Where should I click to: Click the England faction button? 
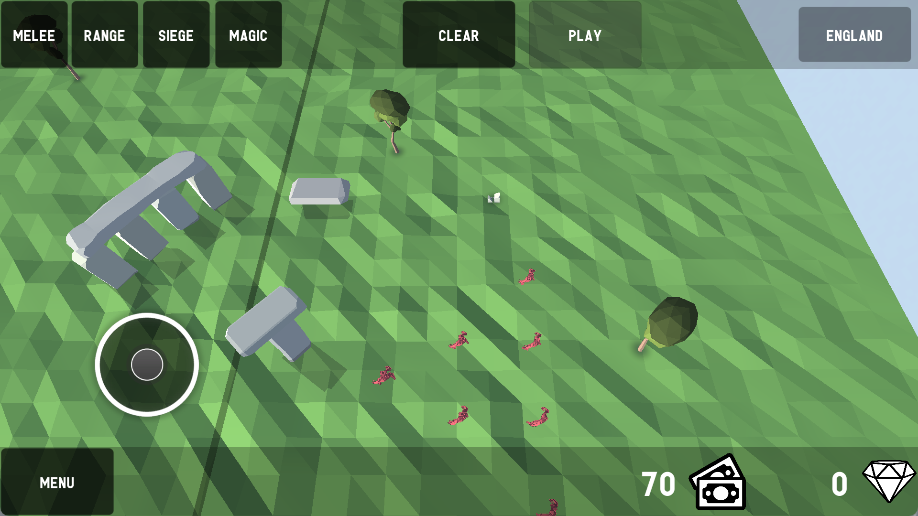pos(854,35)
